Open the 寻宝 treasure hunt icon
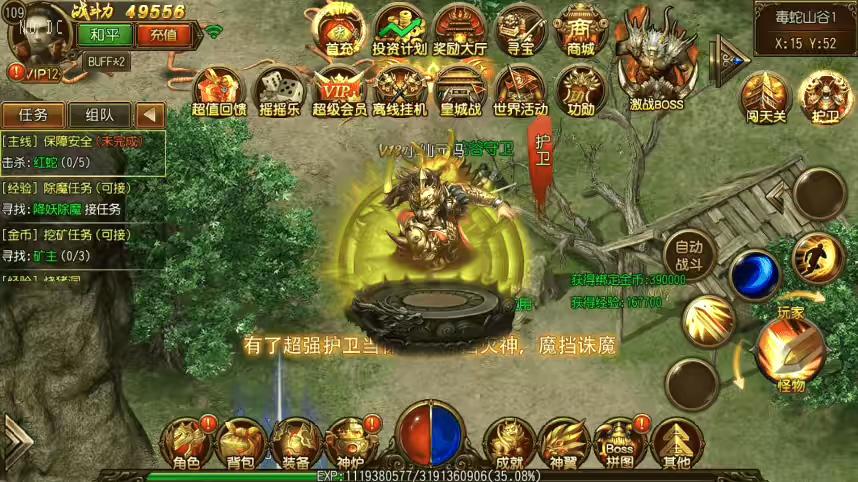Viewport: 858px width, 482px height. [519, 30]
